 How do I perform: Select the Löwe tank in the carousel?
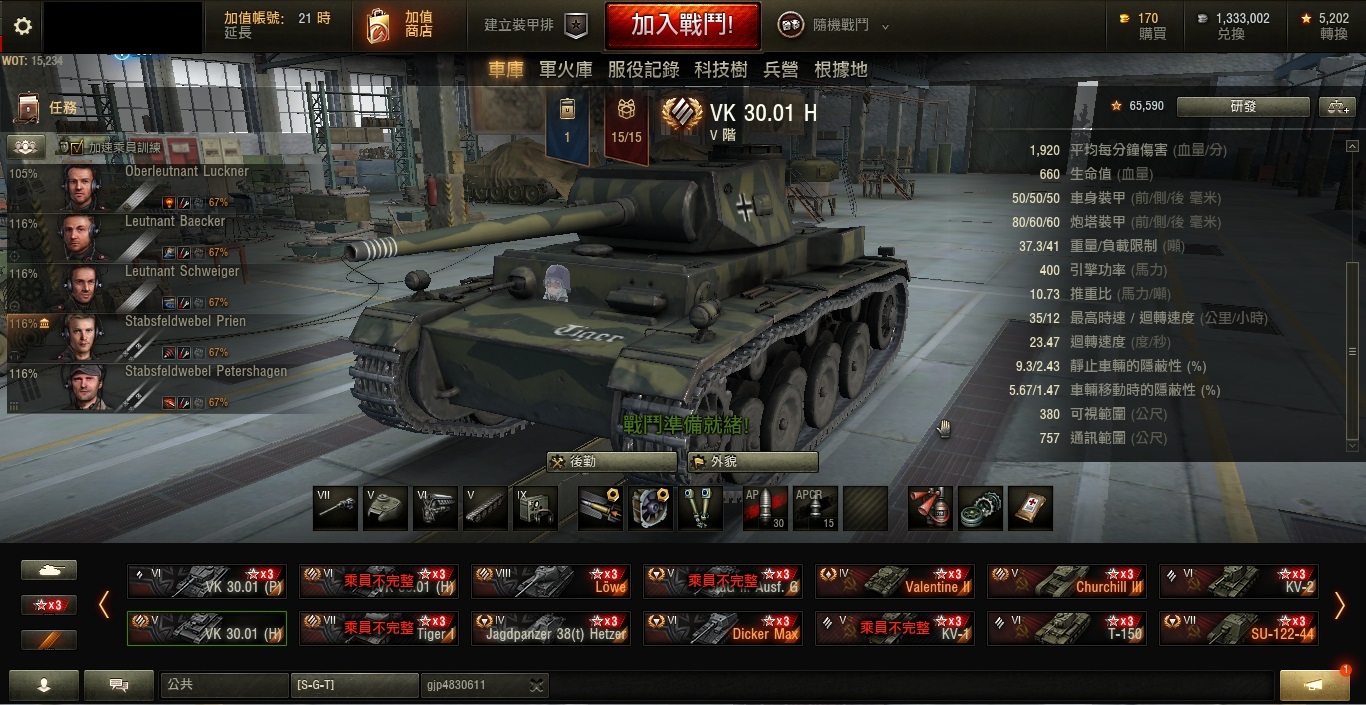point(551,581)
